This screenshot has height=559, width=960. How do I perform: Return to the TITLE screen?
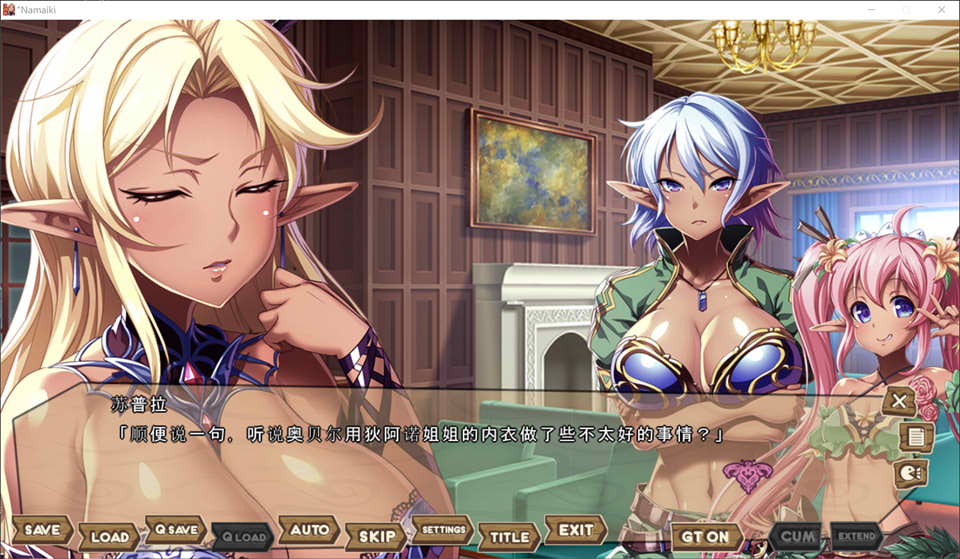tap(509, 537)
